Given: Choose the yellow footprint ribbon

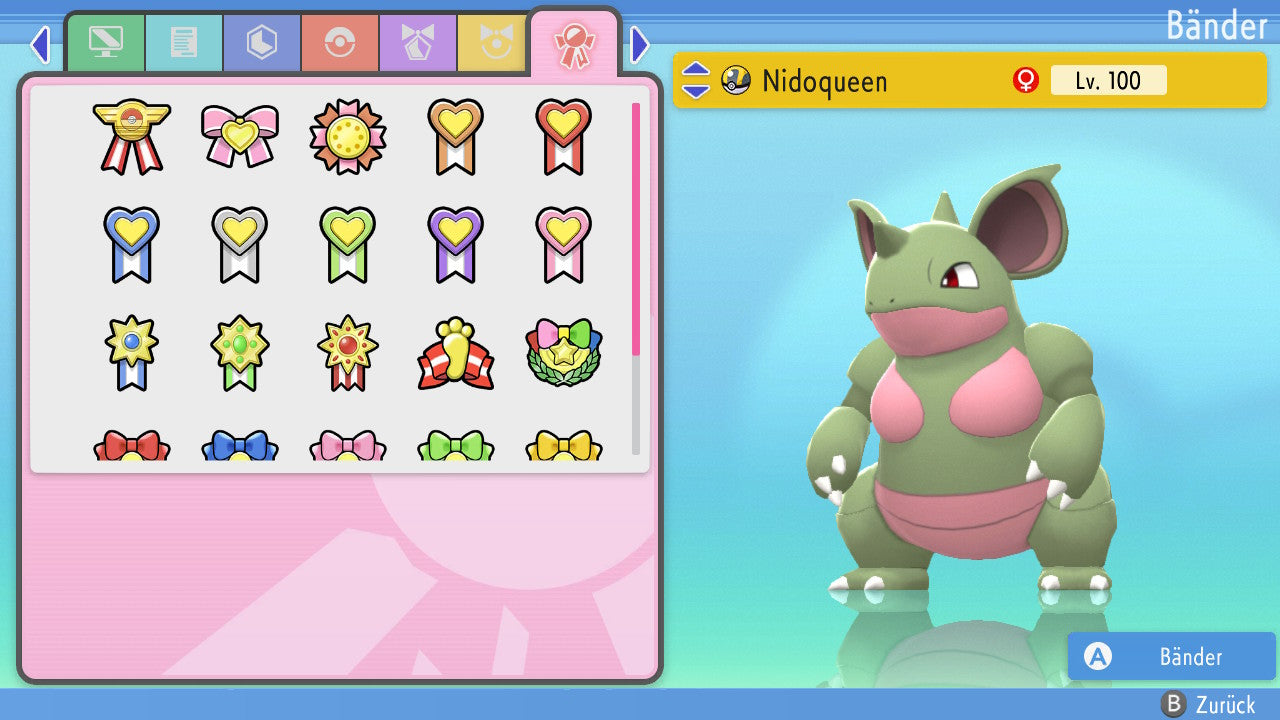Looking at the screenshot, I should 455,353.
